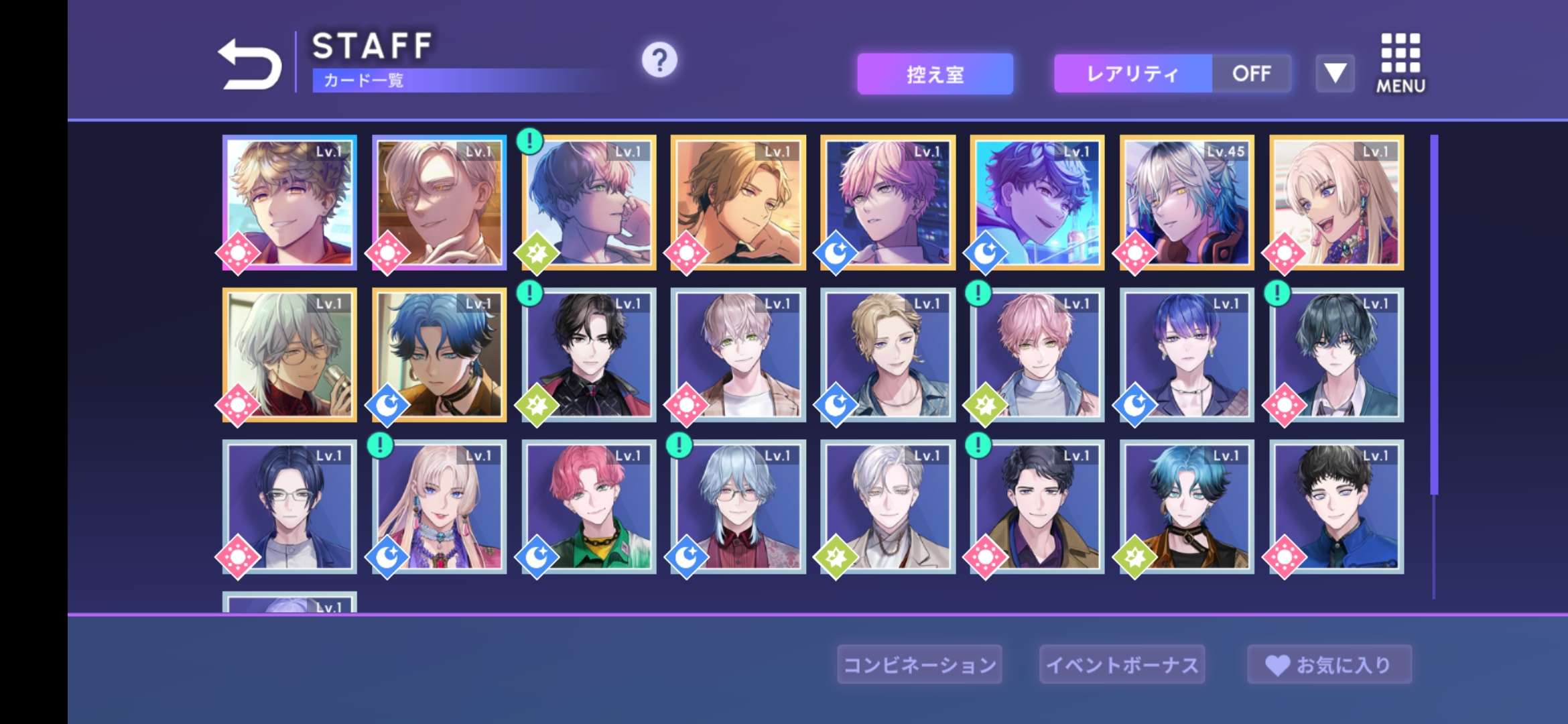Select the black-haired glasses card in red jacket
Viewport: 1568px width, 724px height.
point(589,355)
